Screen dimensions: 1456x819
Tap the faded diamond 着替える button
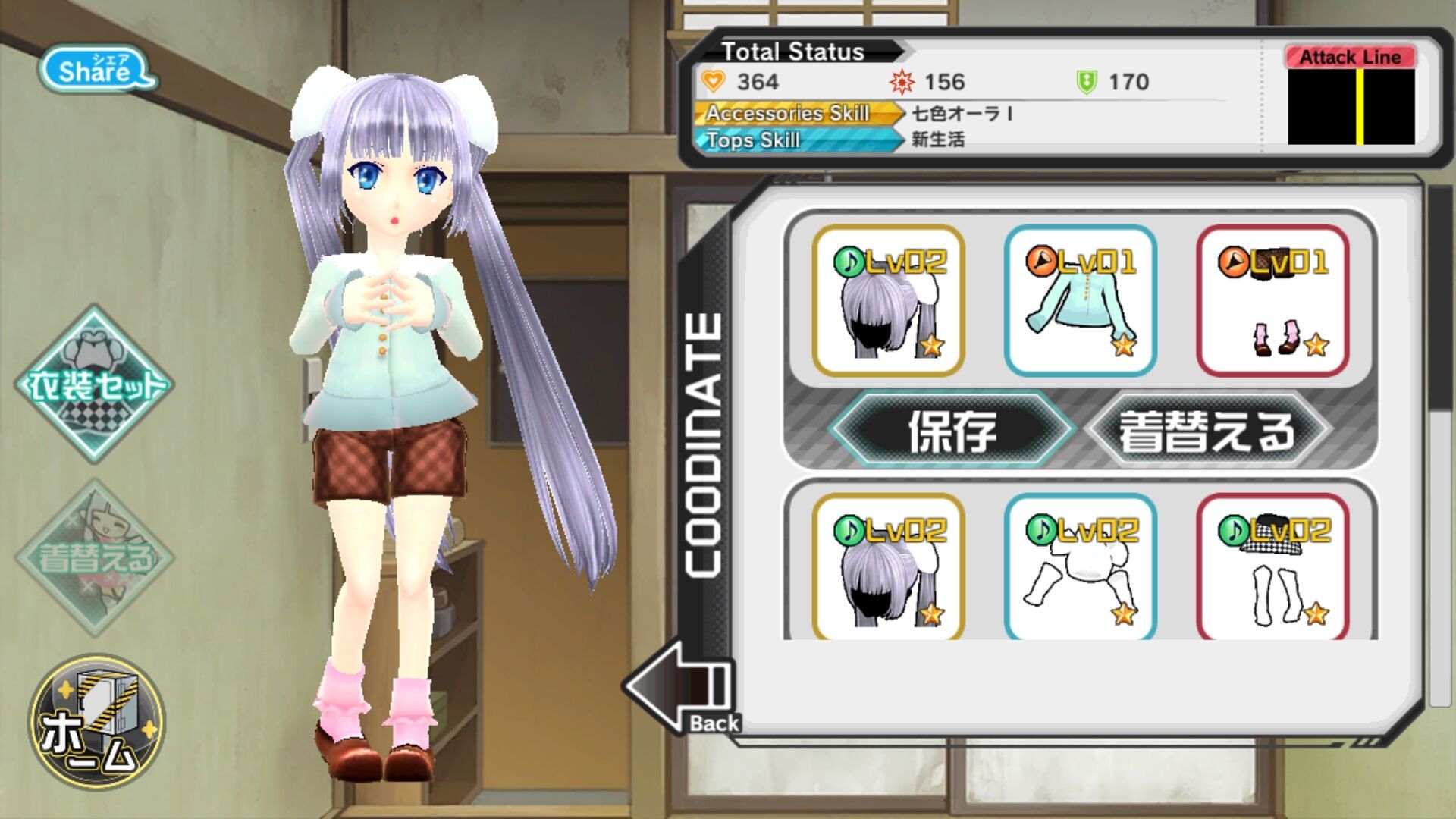(95, 557)
